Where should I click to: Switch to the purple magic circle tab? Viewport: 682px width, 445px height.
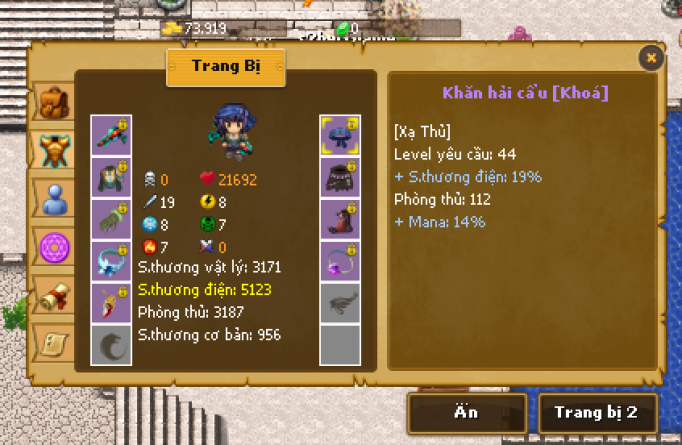[51, 245]
